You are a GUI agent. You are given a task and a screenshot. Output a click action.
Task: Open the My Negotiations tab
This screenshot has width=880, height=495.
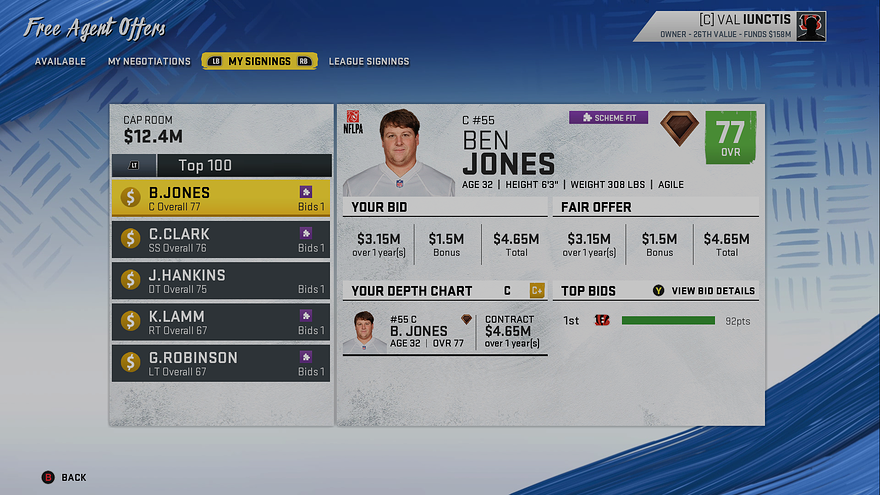tap(149, 61)
